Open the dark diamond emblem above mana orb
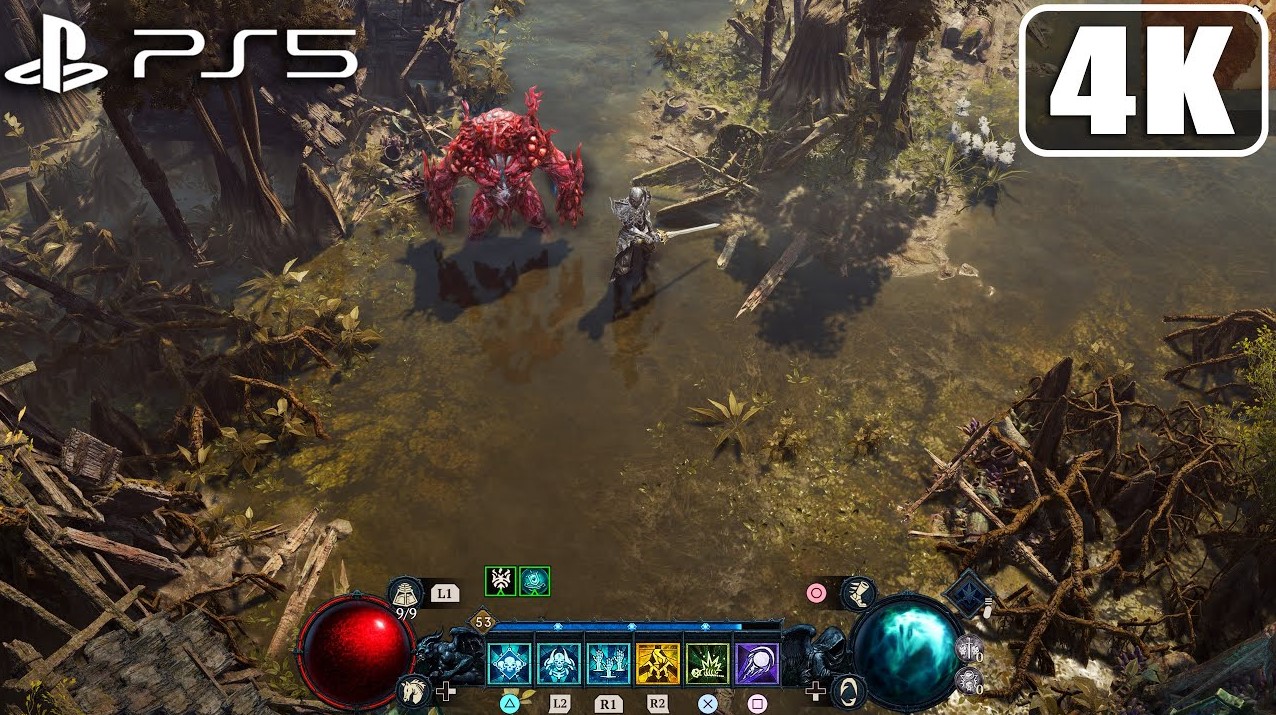This screenshot has width=1276, height=715. point(969,594)
